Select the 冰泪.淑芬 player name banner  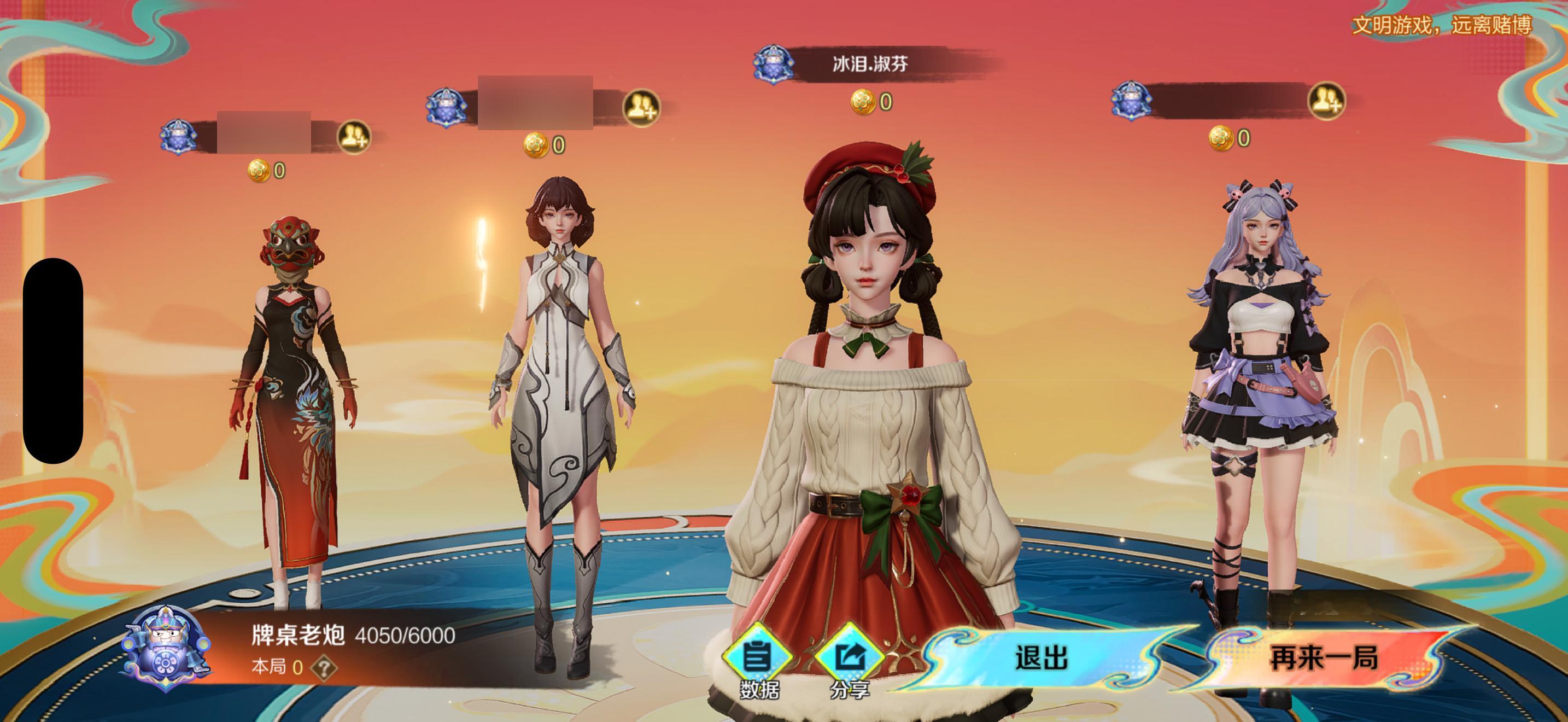point(869,63)
